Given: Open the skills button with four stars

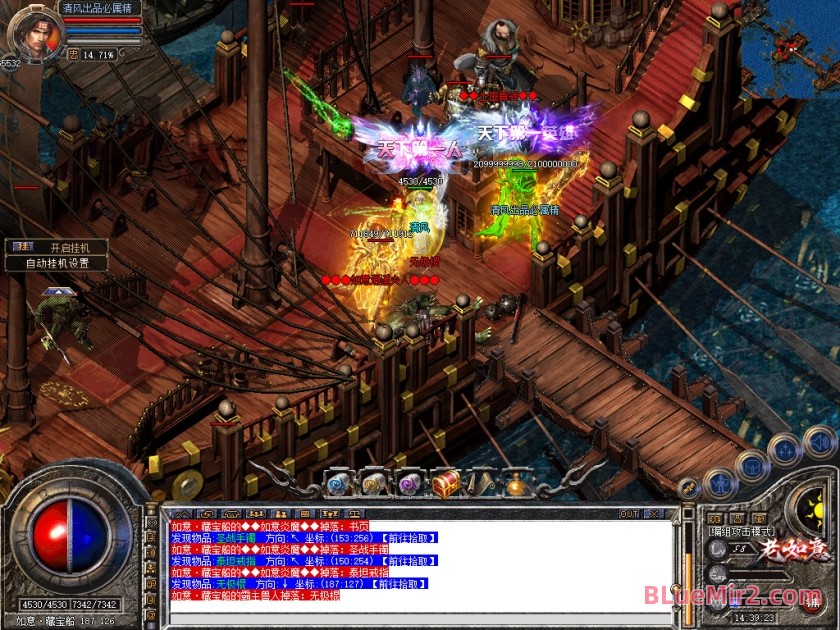Looking at the screenshot, I should pyautogui.click(x=786, y=449).
